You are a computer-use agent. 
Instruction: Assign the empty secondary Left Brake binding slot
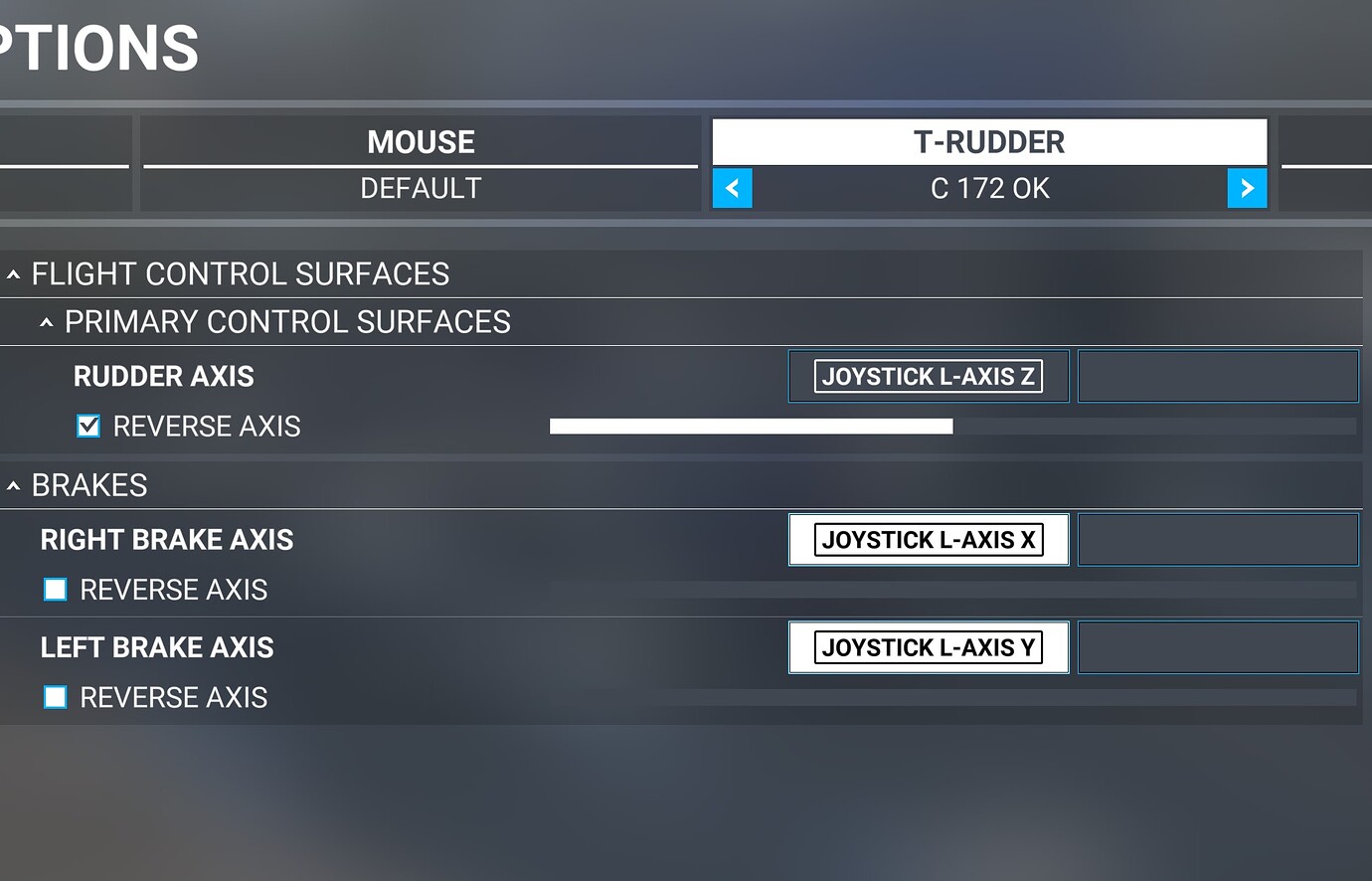click(1218, 647)
